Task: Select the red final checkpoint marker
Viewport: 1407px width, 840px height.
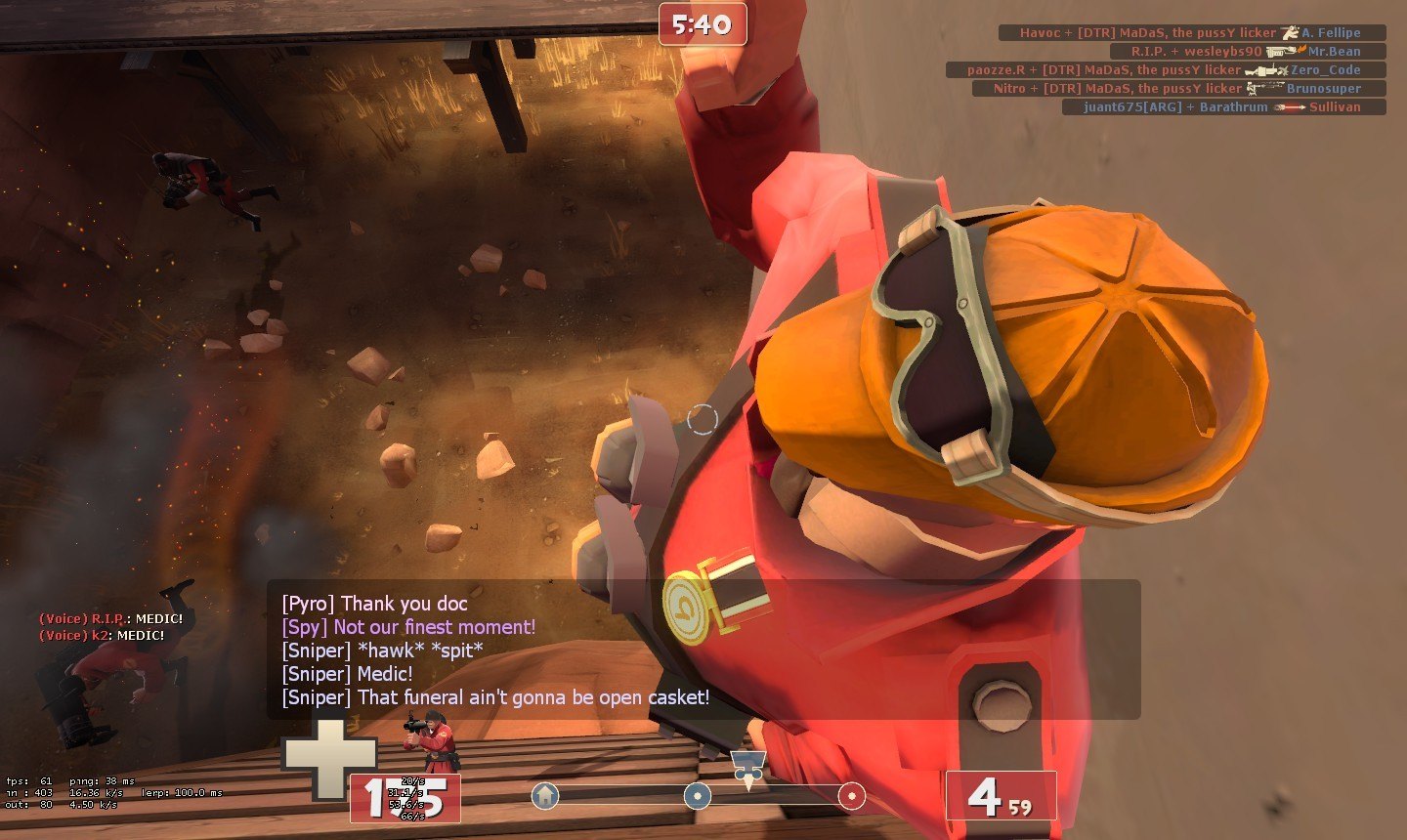Action: point(851,796)
